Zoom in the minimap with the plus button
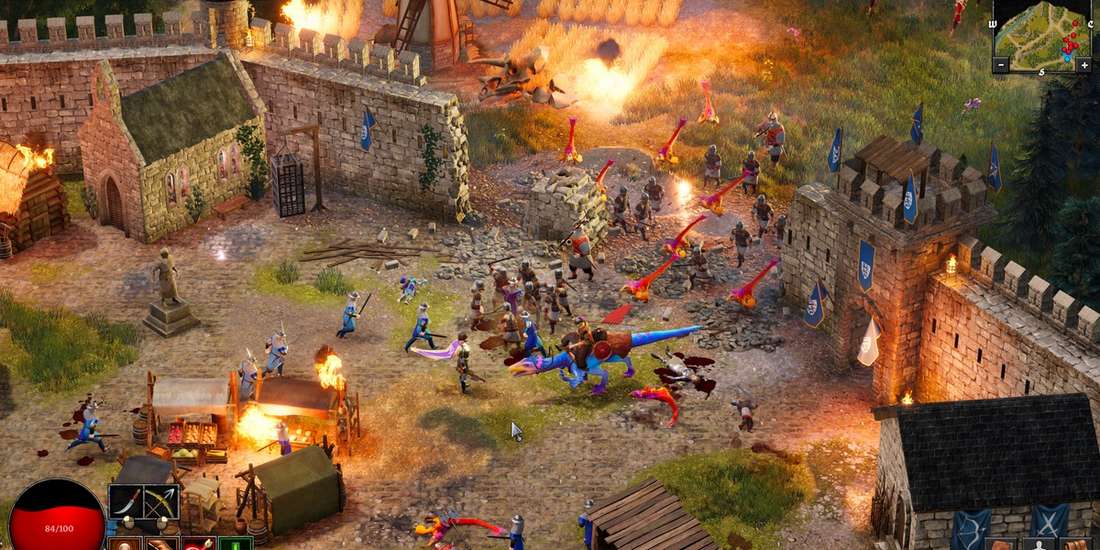1100x550 pixels. (x=1084, y=65)
